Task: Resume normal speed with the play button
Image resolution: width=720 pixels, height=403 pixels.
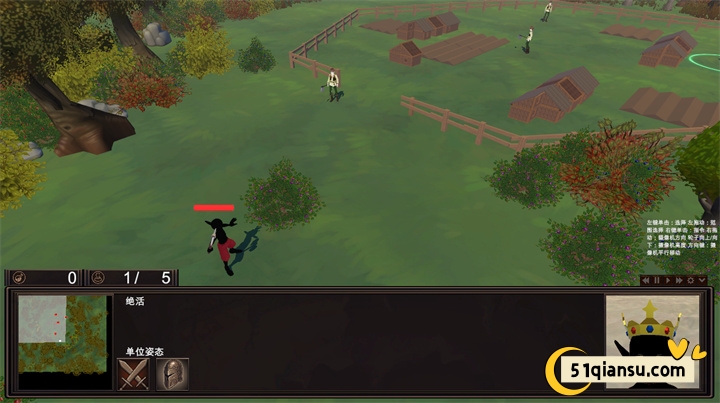Action: click(x=668, y=281)
